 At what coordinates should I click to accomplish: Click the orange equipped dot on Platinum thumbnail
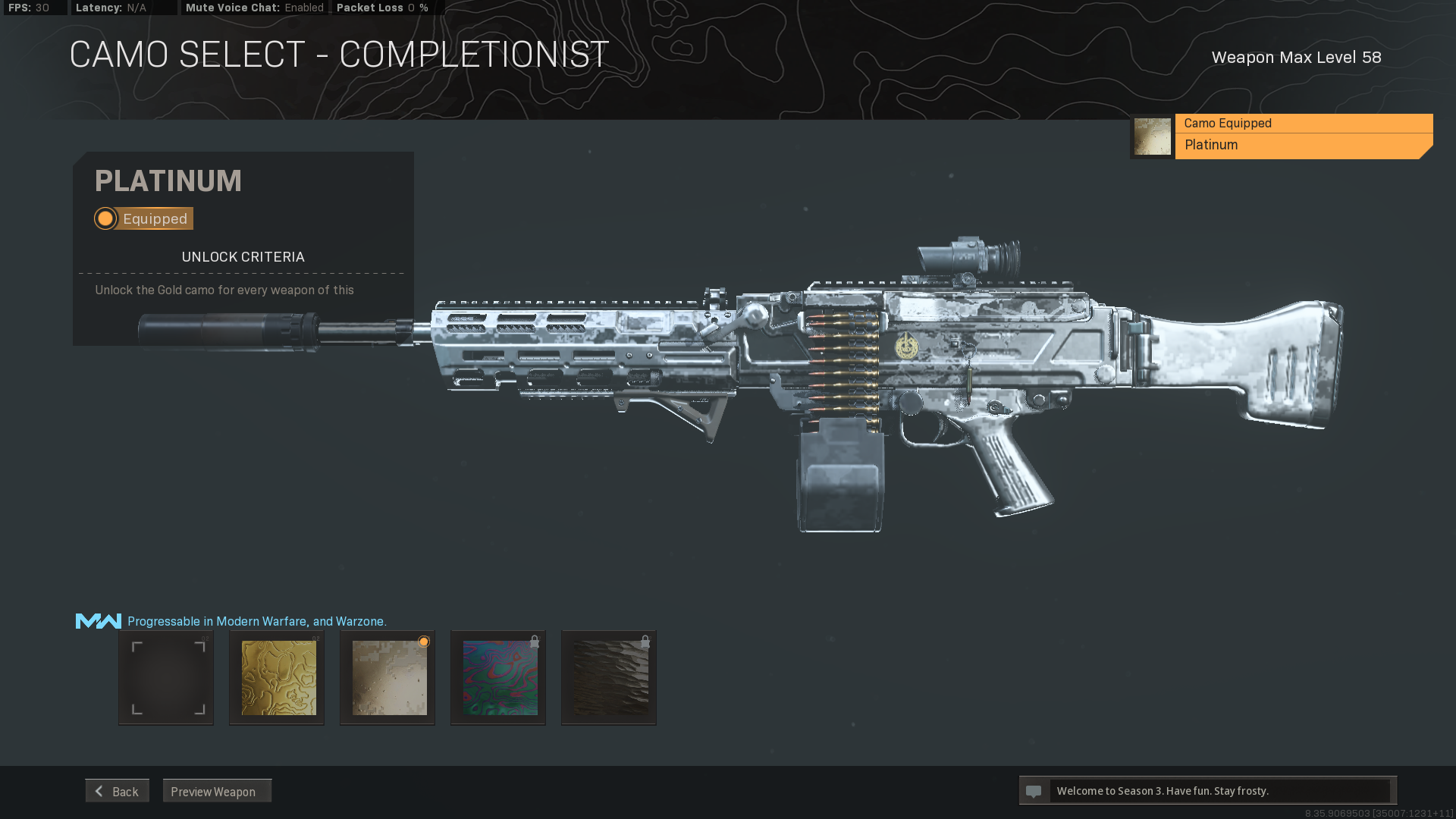(x=423, y=642)
